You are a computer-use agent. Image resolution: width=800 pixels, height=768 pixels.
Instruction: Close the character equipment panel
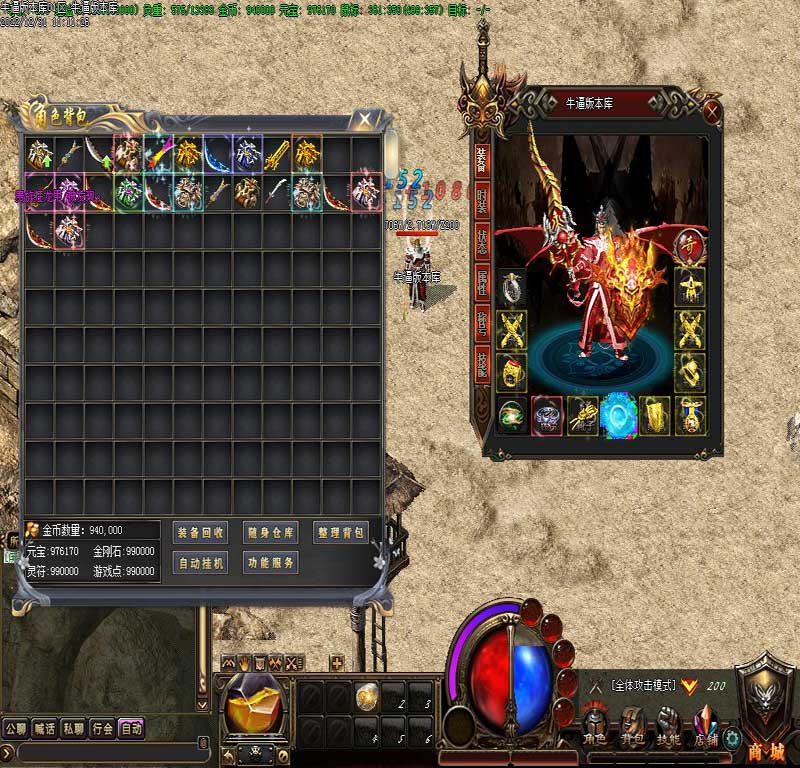click(x=712, y=110)
